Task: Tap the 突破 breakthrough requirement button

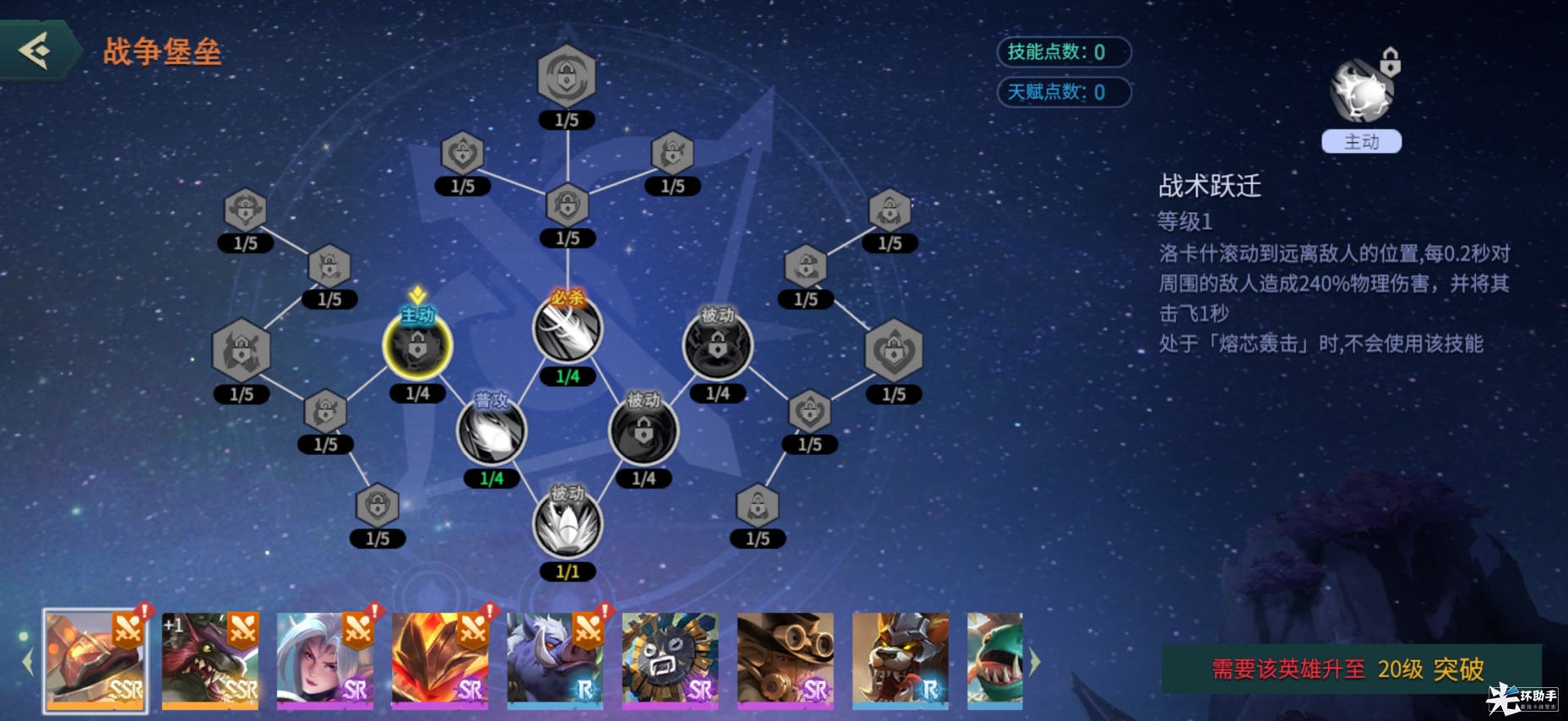Action: 1350,669
